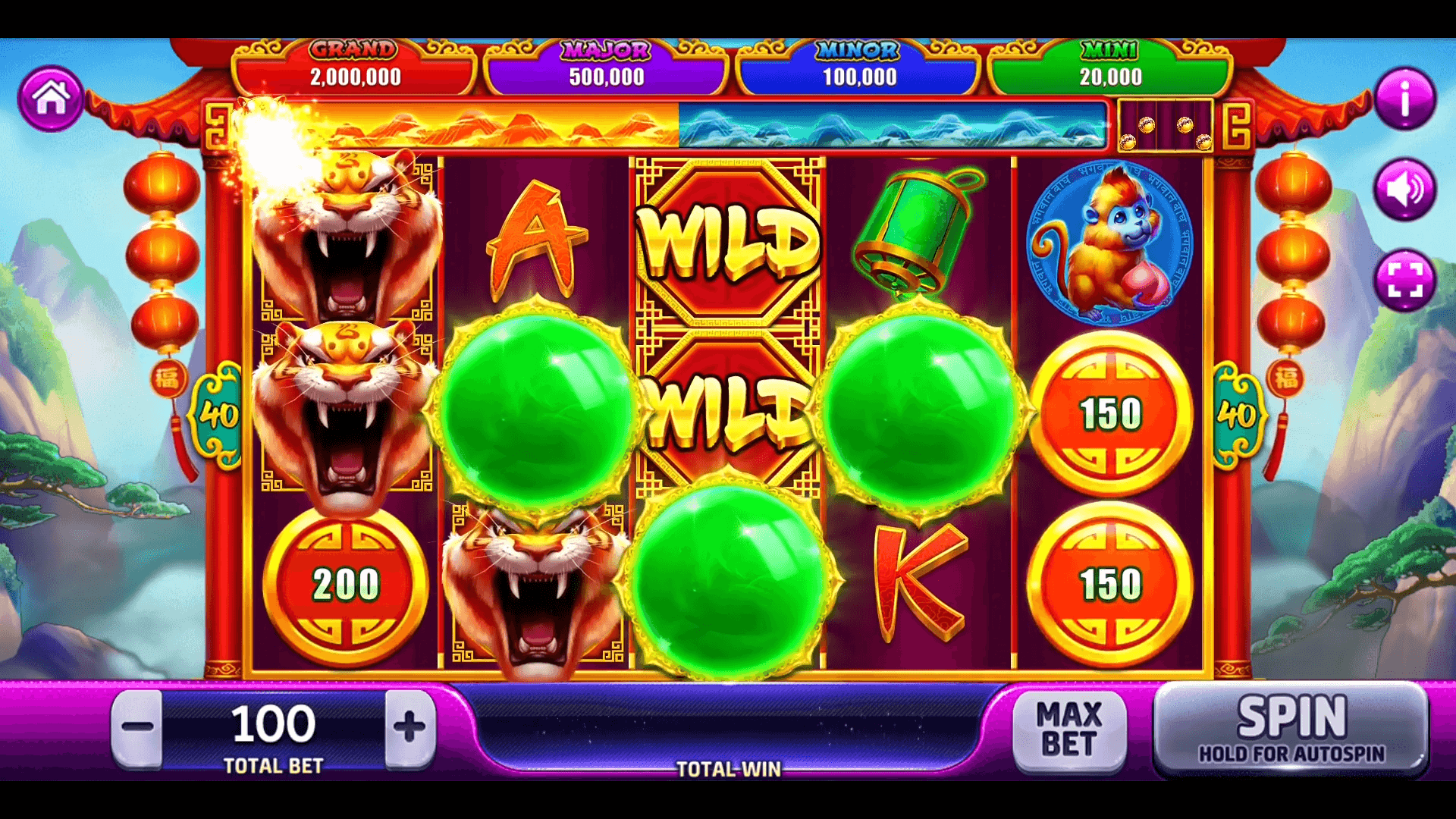
Task: Spin the reels with the SPIN button
Action: [1291, 729]
